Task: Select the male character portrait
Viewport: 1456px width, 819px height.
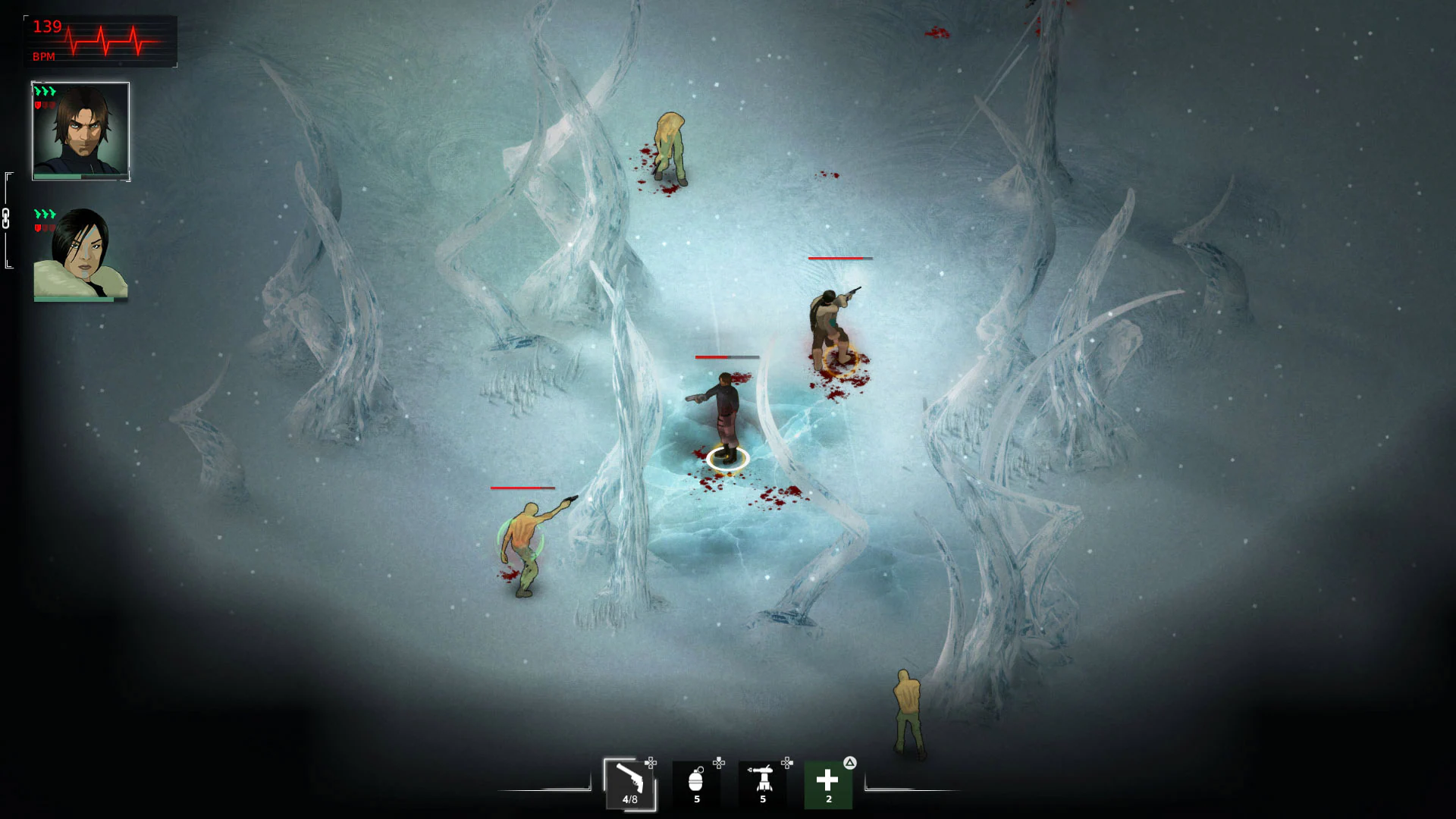Action: coord(80,130)
